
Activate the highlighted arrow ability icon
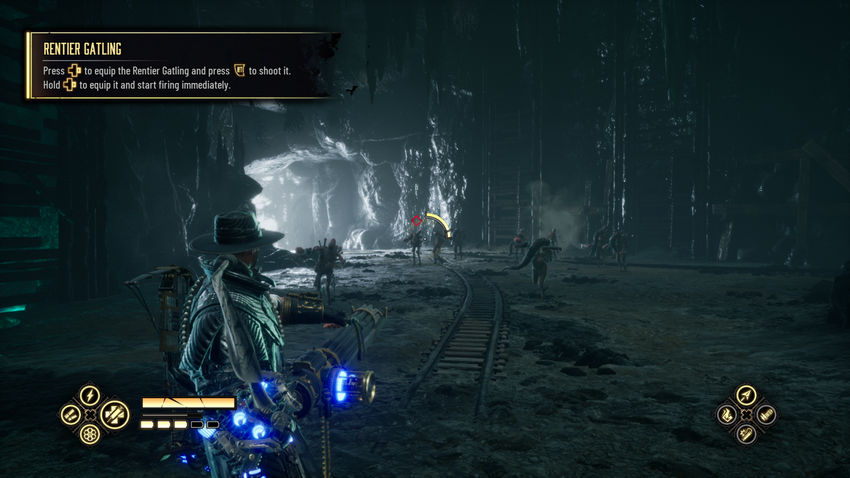click(x=746, y=396)
